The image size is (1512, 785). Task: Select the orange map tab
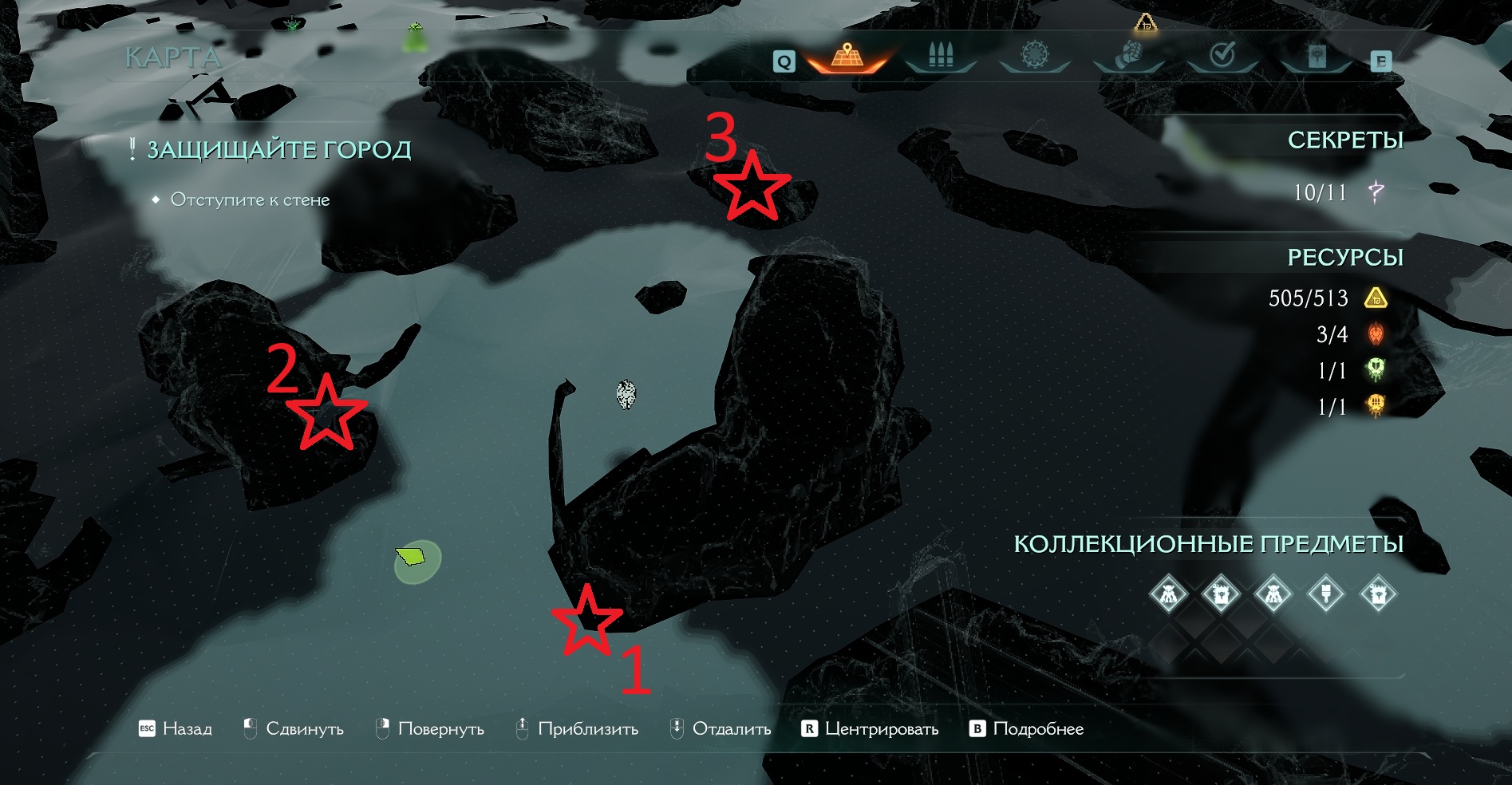click(847, 56)
